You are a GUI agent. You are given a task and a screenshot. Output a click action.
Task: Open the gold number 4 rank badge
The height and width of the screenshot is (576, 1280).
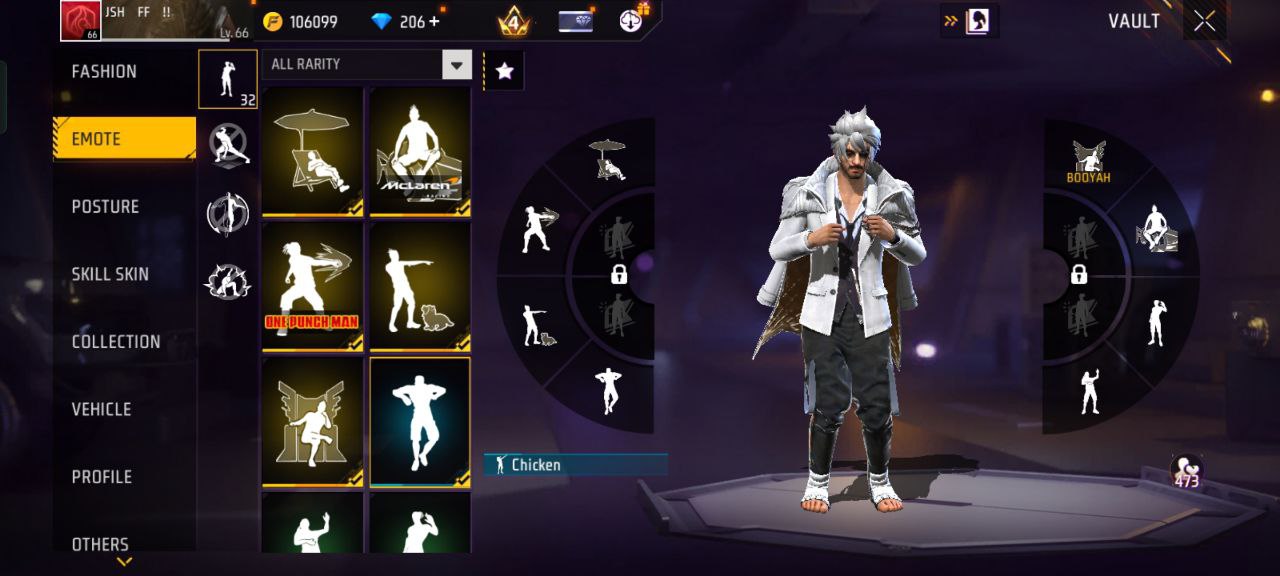pos(513,21)
